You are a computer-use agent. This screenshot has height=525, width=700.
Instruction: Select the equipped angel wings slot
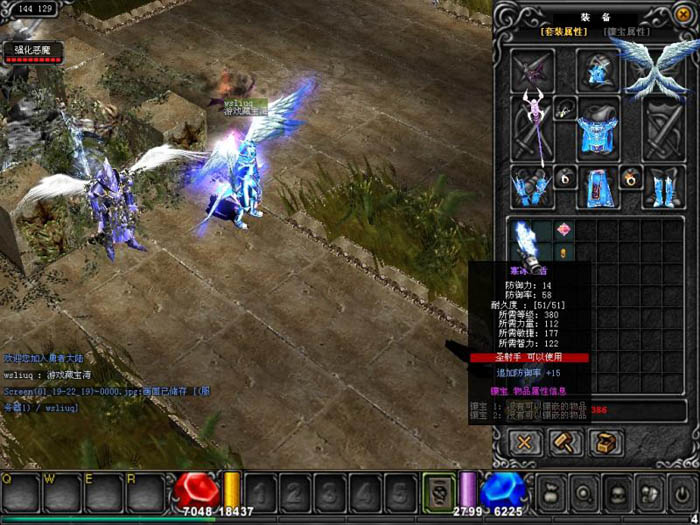(x=658, y=66)
